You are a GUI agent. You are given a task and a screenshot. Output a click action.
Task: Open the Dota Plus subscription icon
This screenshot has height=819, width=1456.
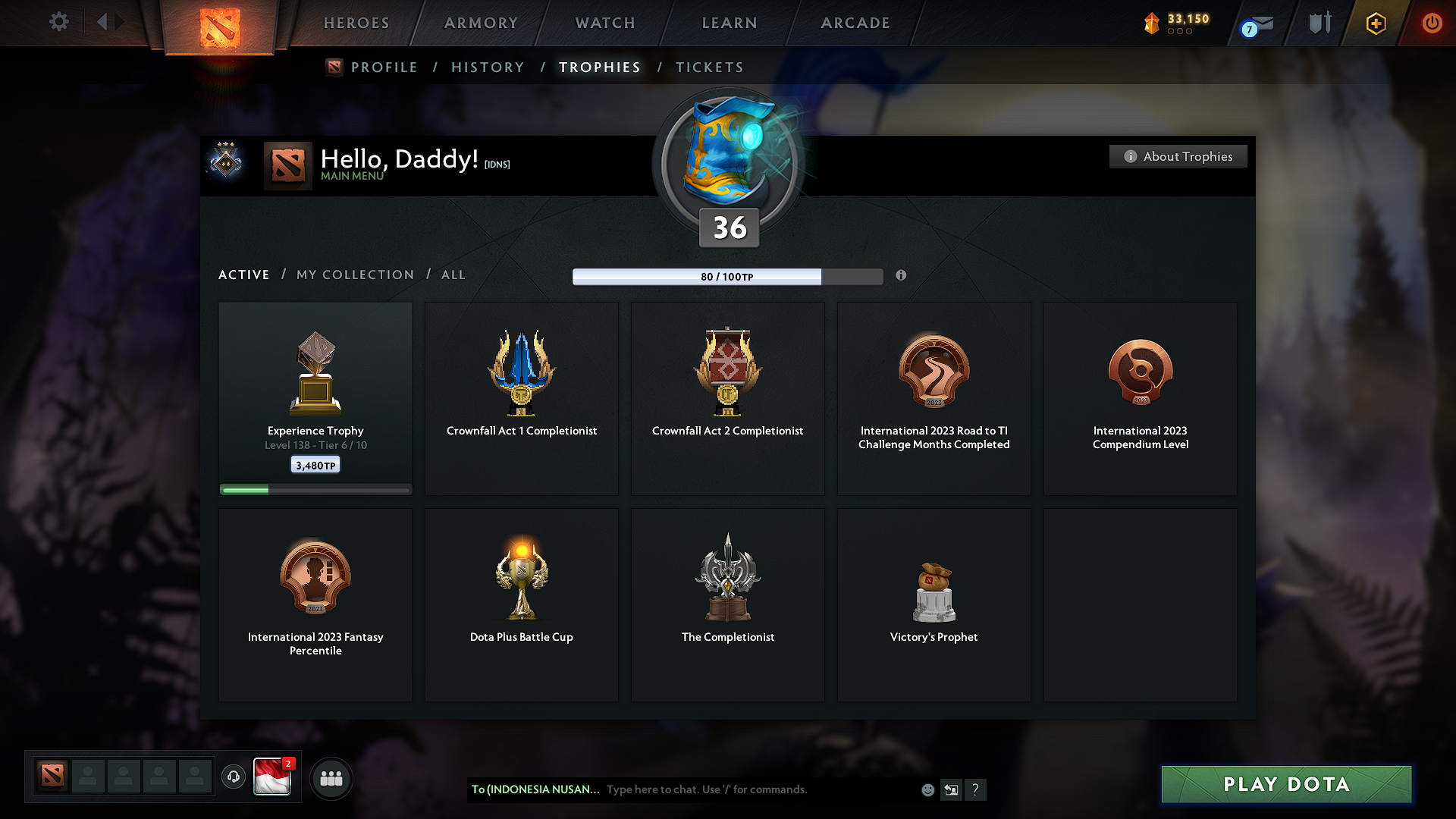click(x=1375, y=23)
